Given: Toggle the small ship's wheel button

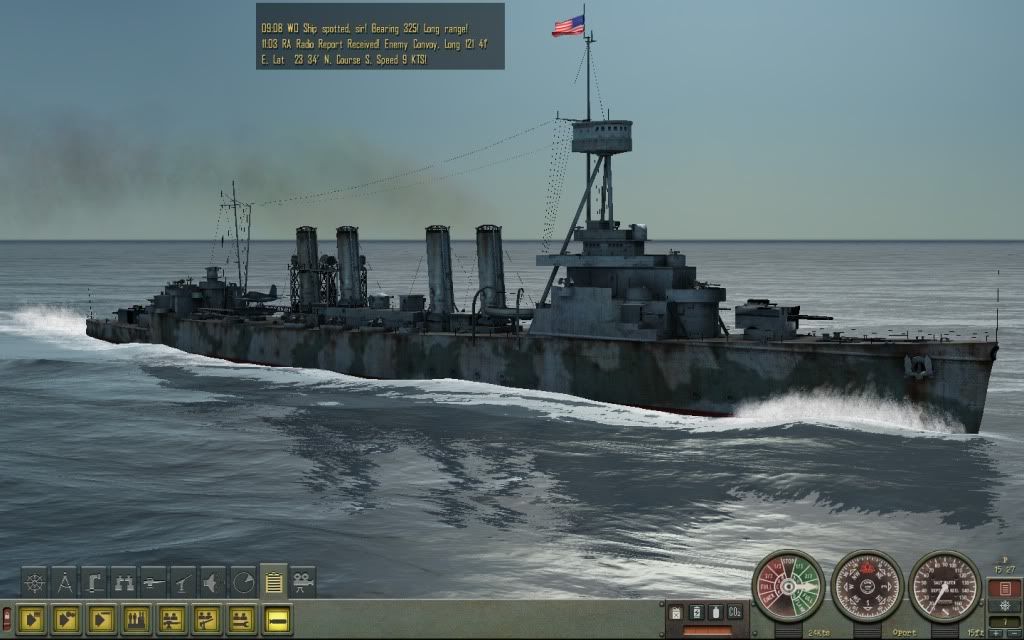Looking at the screenshot, I should pos(1003,606).
